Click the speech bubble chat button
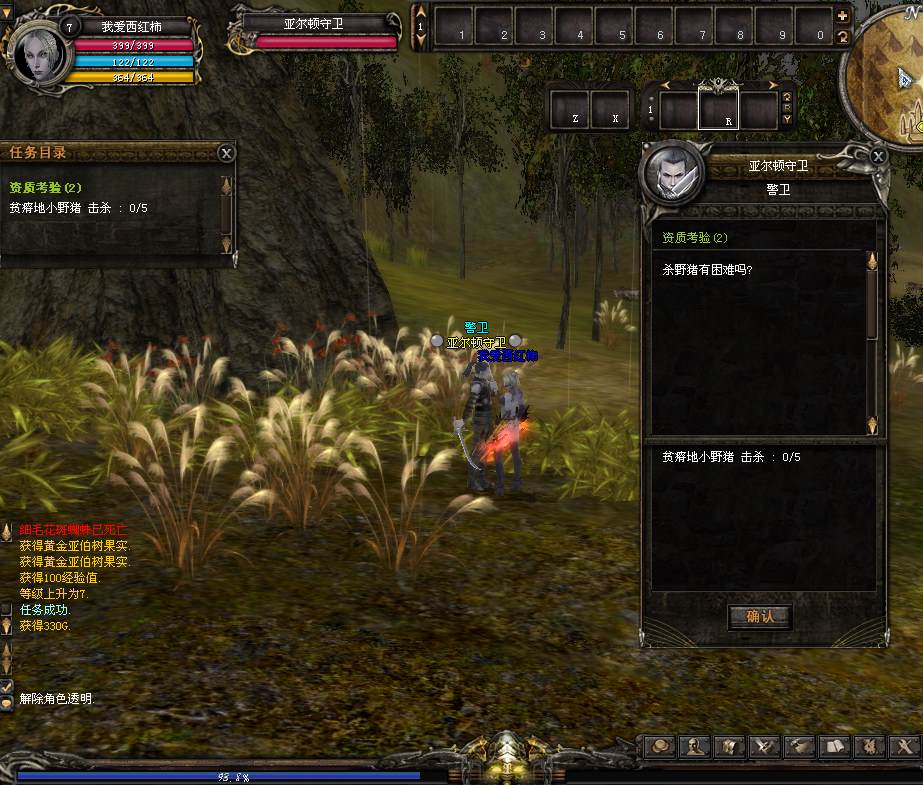This screenshot has height=785, width=923. click(6, 702)
